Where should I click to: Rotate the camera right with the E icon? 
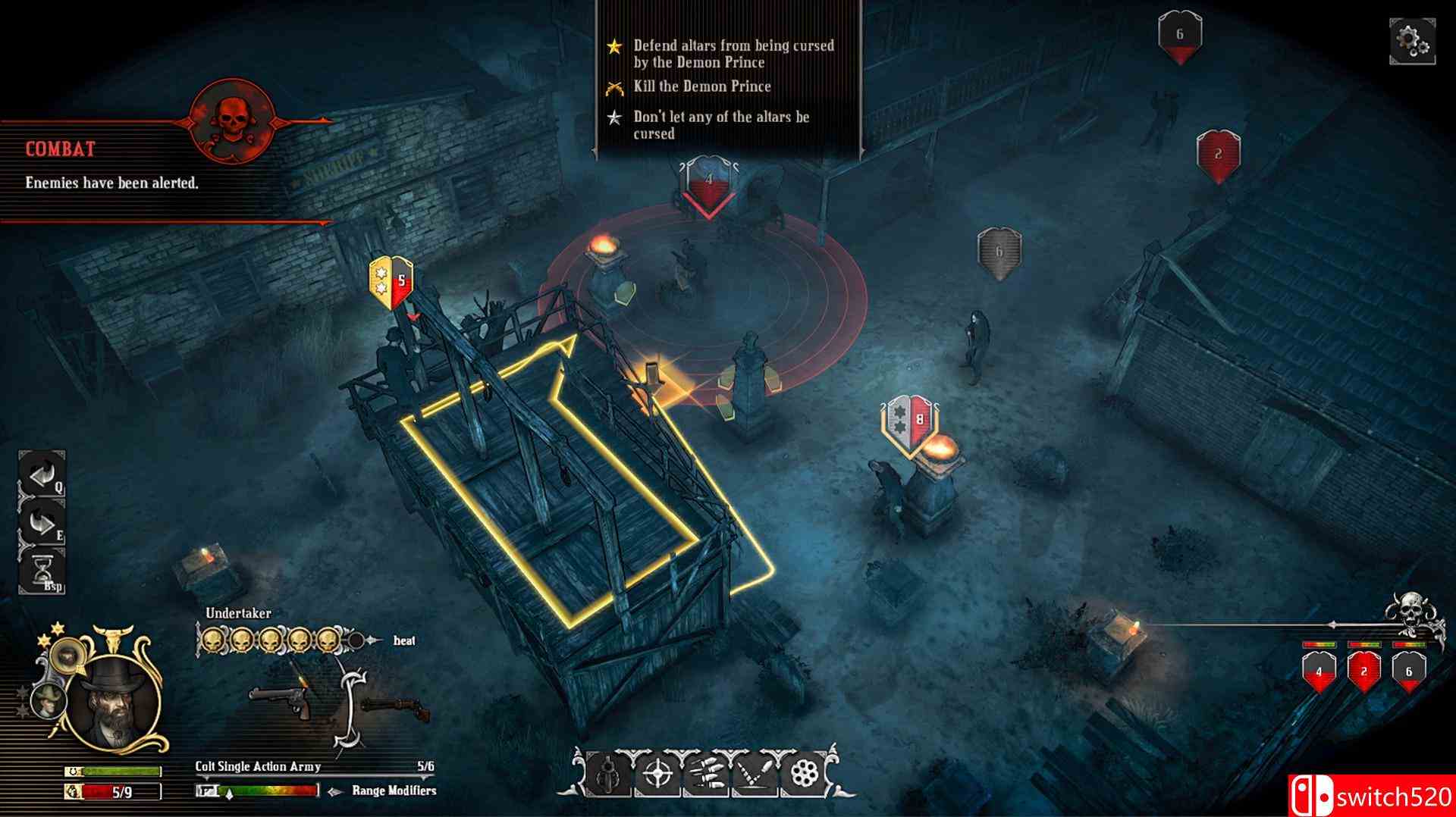click(41, 520)
